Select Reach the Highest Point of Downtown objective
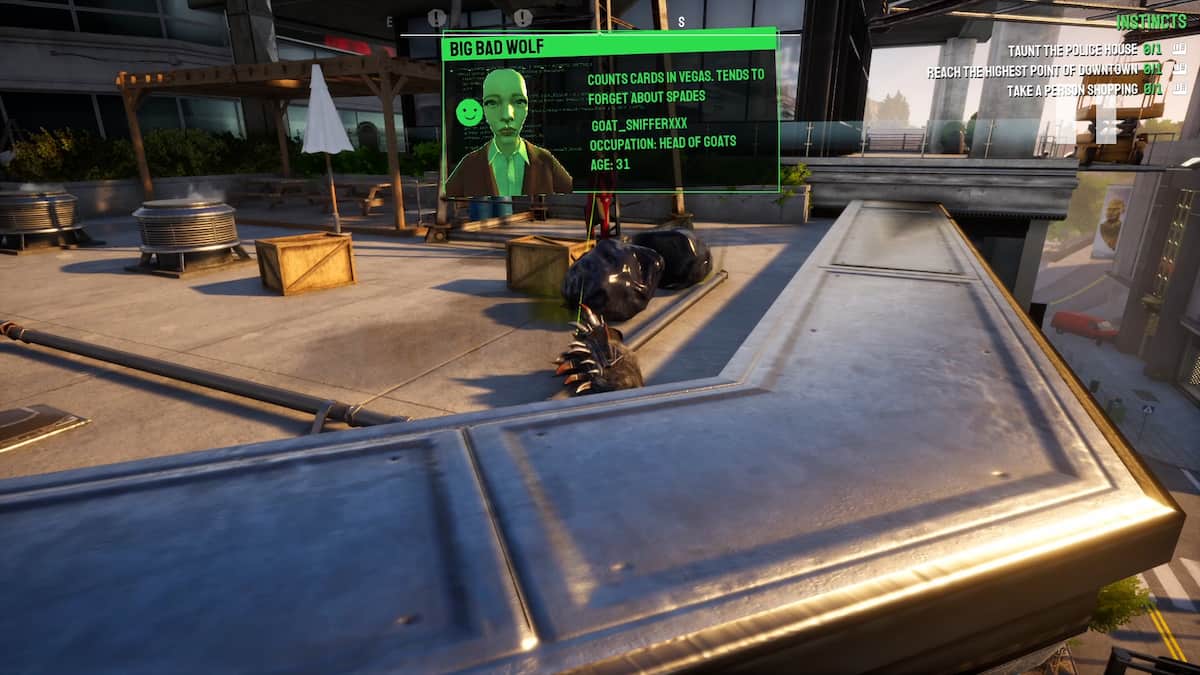Screen dimensions: 1200x675 (x=1031, y=70)
